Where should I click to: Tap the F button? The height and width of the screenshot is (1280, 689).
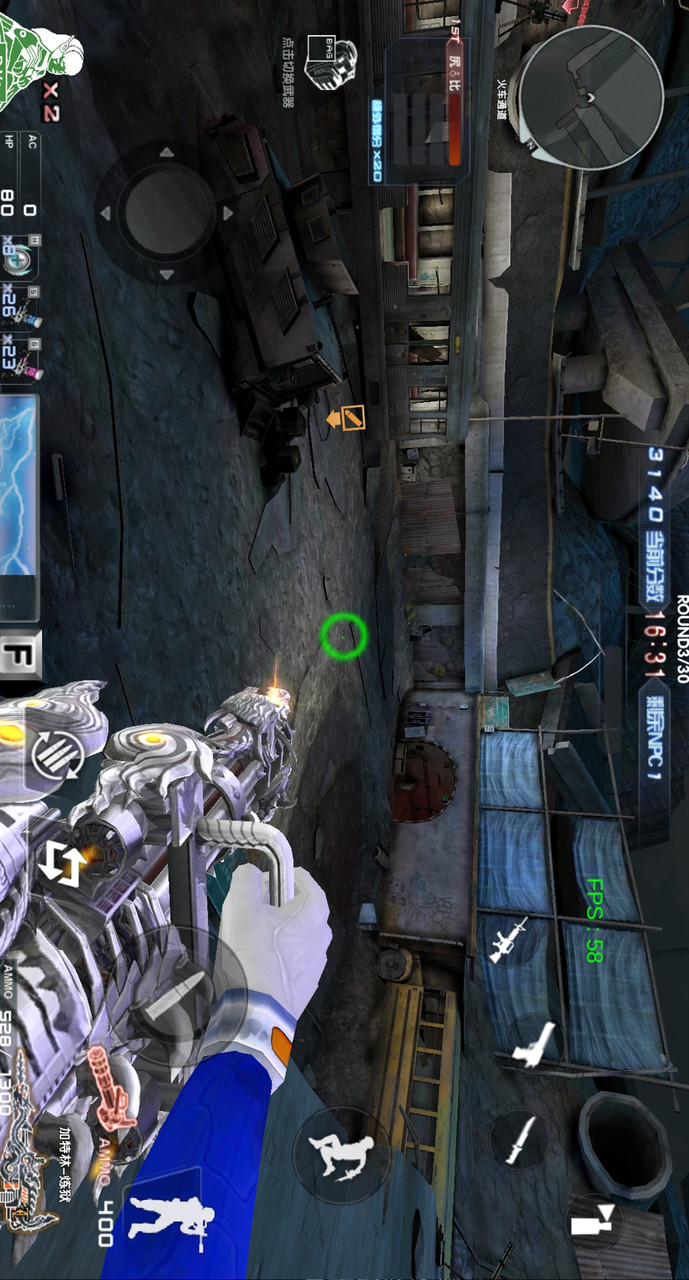click(20, 657)
